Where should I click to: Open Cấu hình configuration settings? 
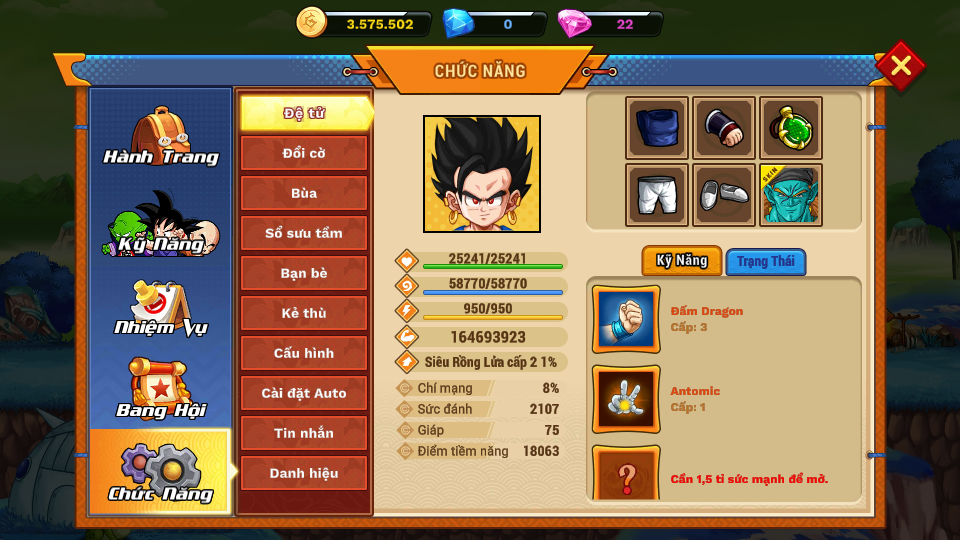pyautogui.click(x=304, y=353)
